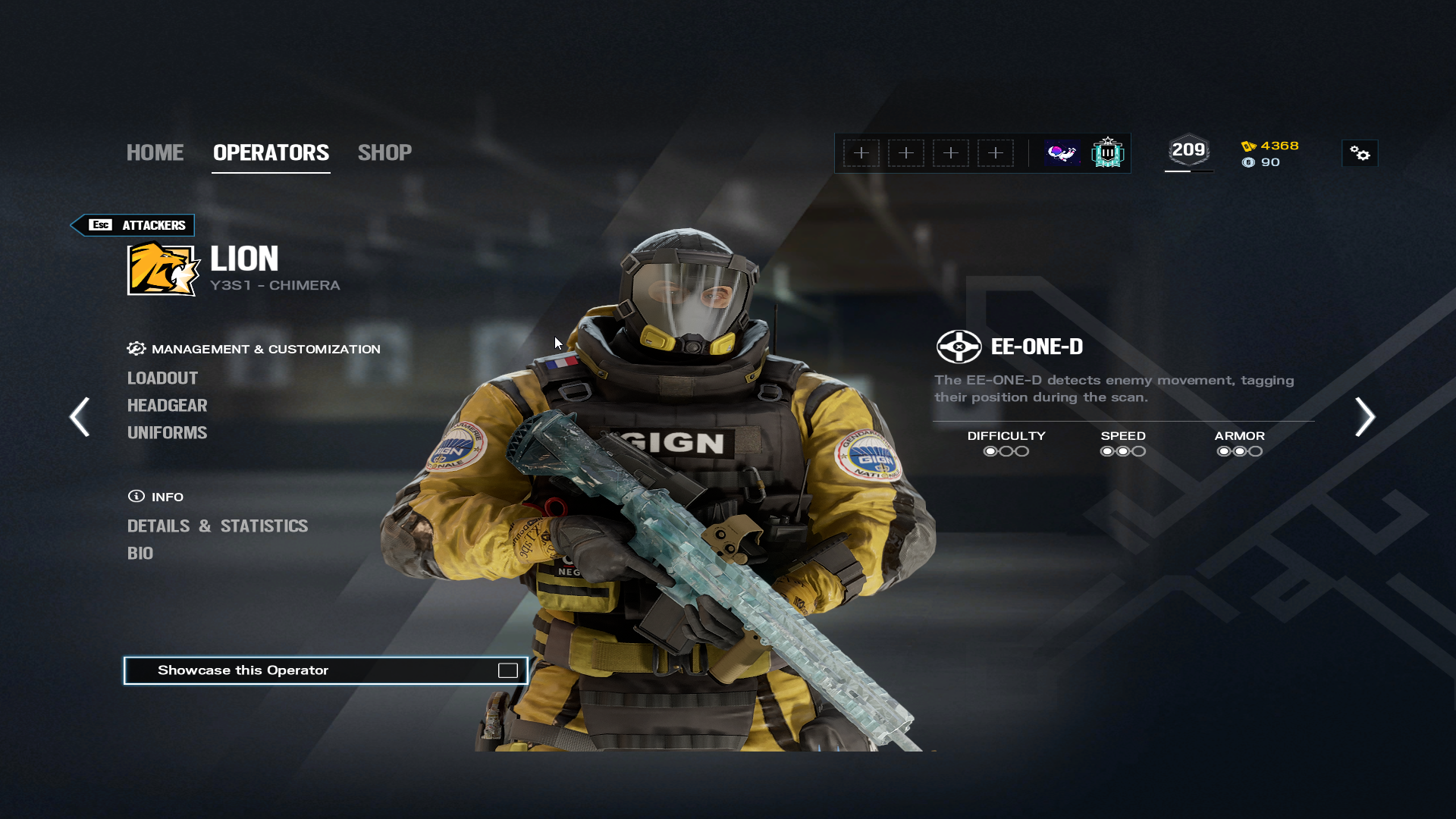1456x819 pixels.
Task: Choose the Uniforms option
Action: click(167, 433)
